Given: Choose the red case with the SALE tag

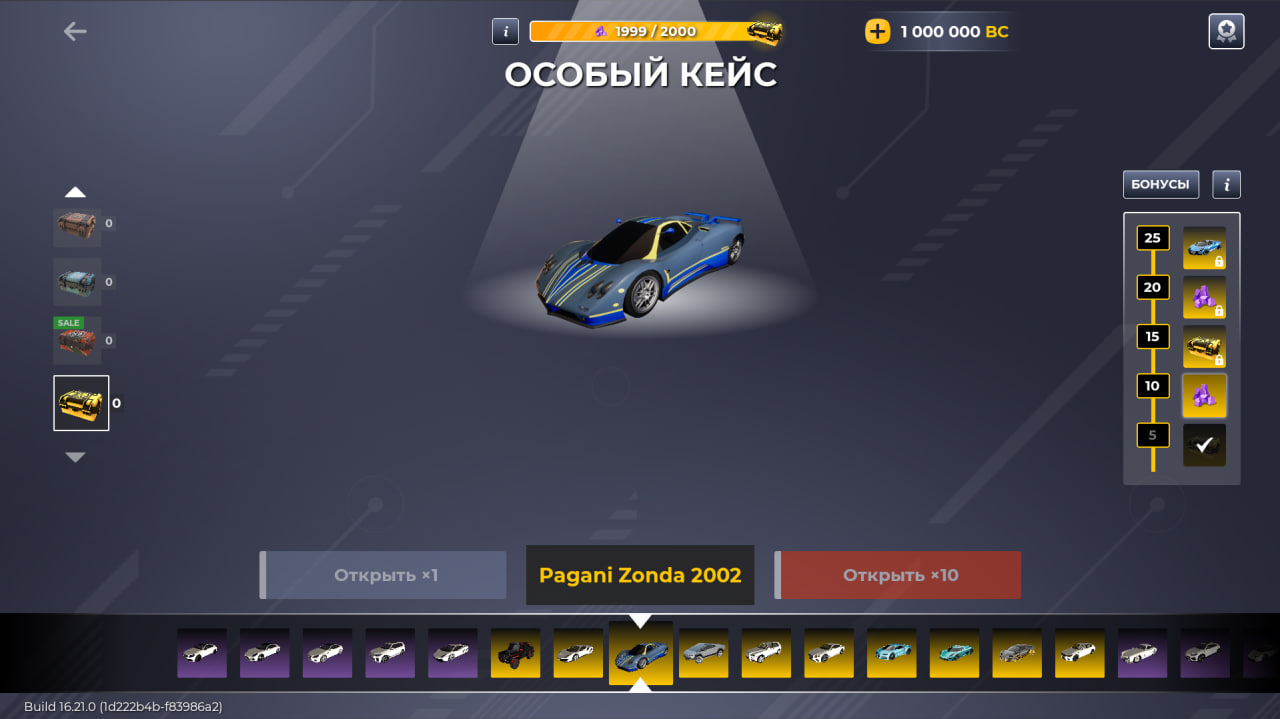Looking at the screenshot, I should (x=77, y=341).
